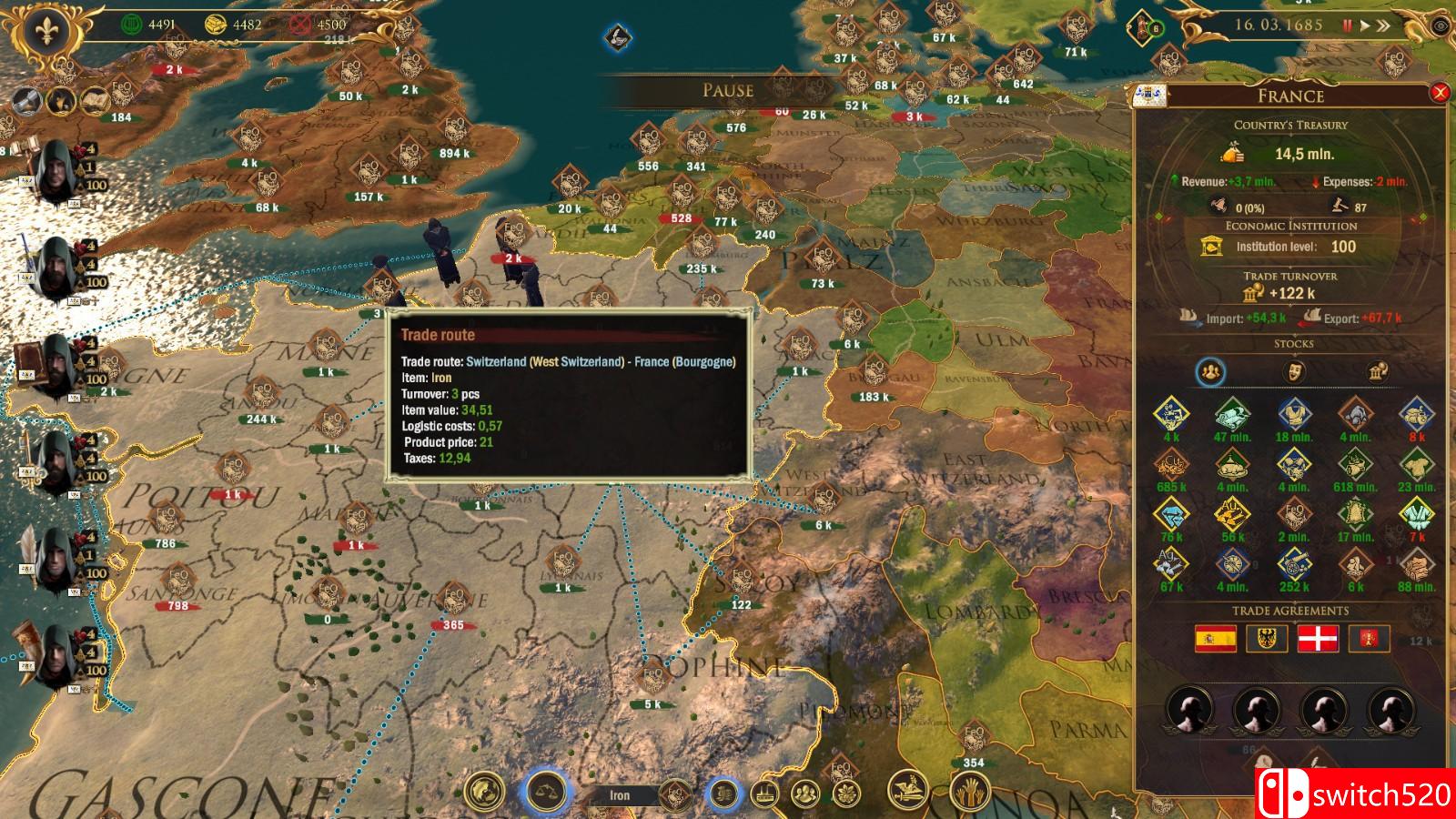Pause the game with the red pause control
The image size is (1456, 819).
(1348, 25)
